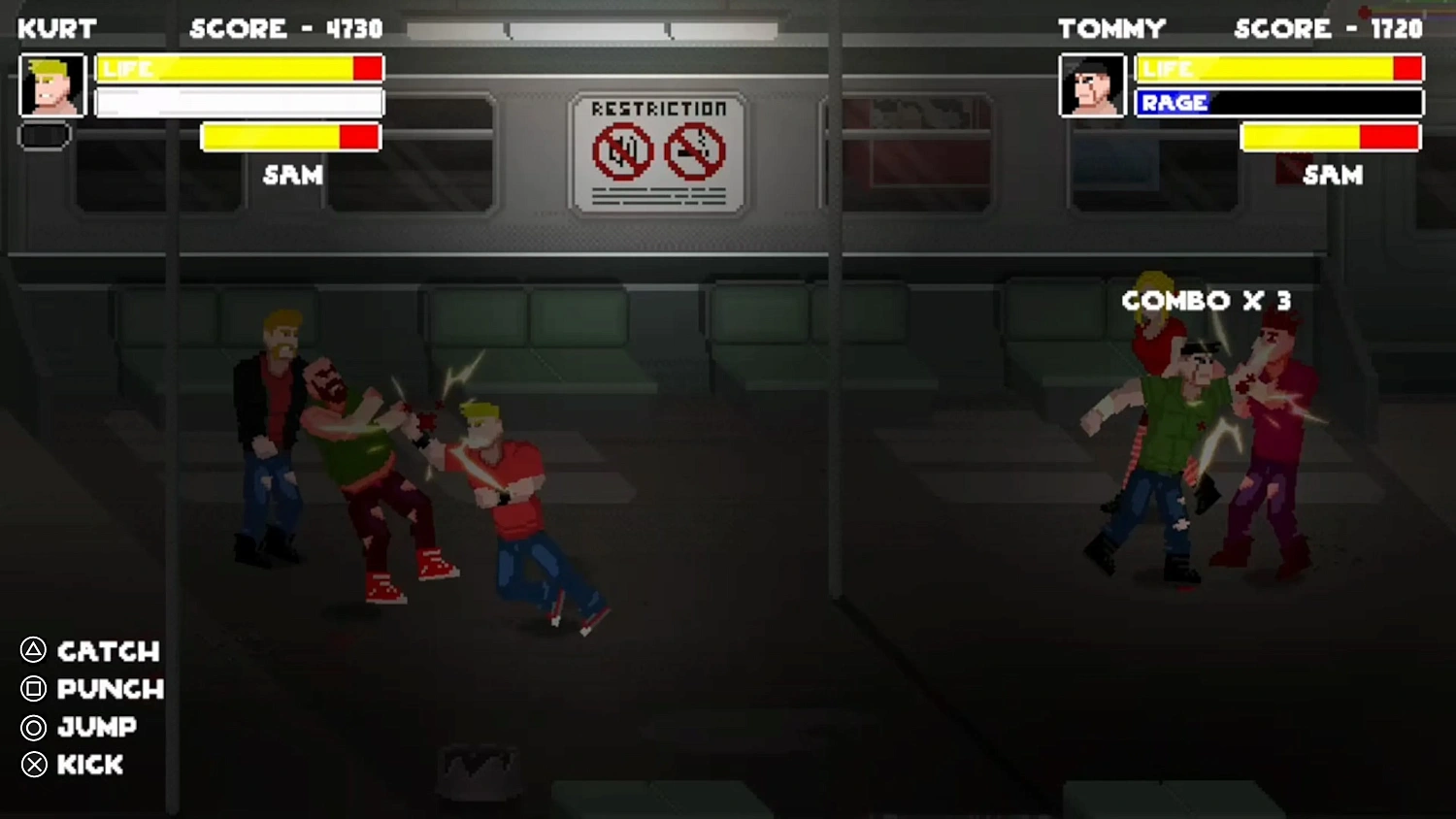Expand Tommy's score display
Image resolution: width=1456 pixels, height=819 pixels.
point(1328,28)
